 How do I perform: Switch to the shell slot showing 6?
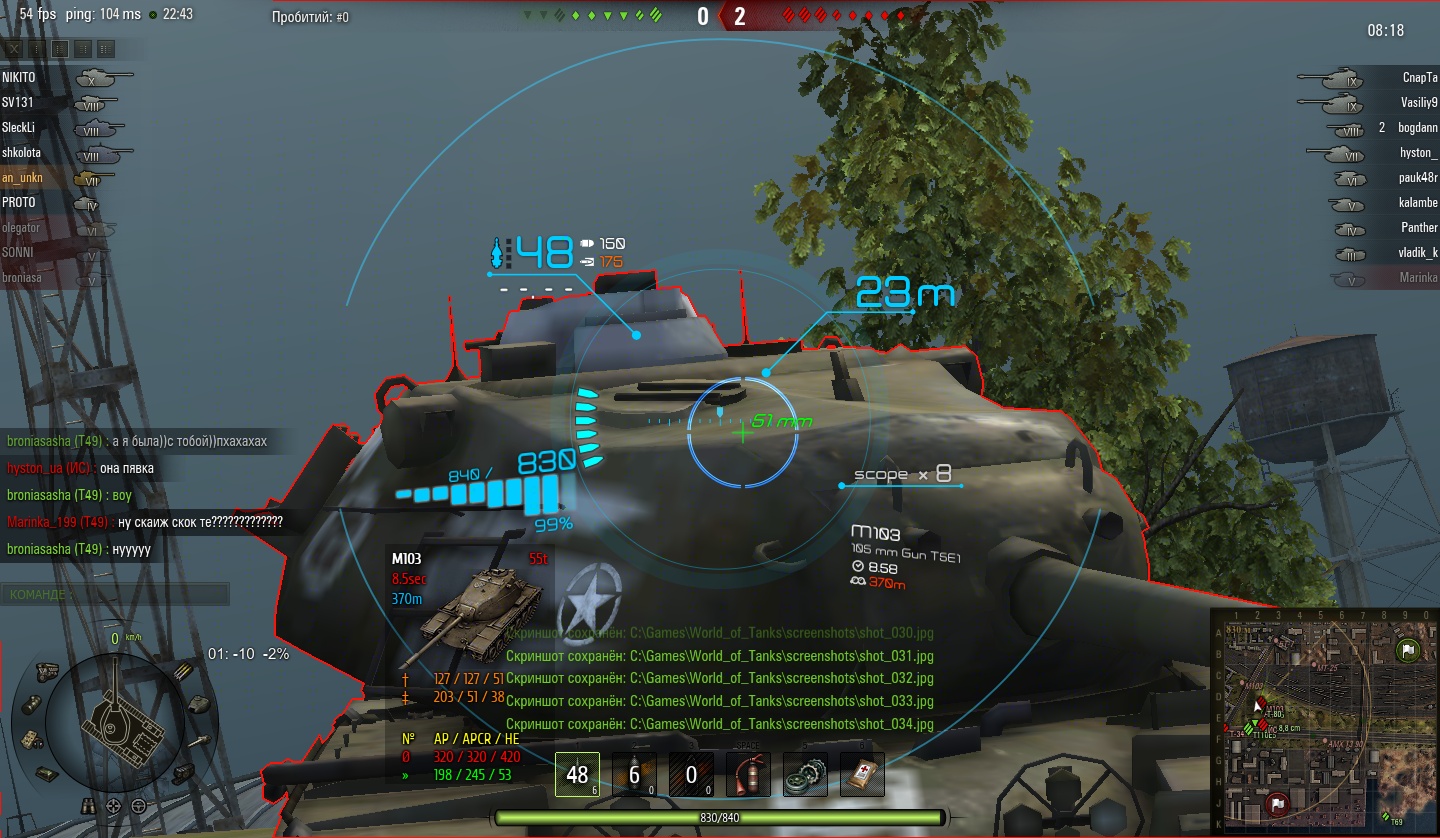click(634, 775)
